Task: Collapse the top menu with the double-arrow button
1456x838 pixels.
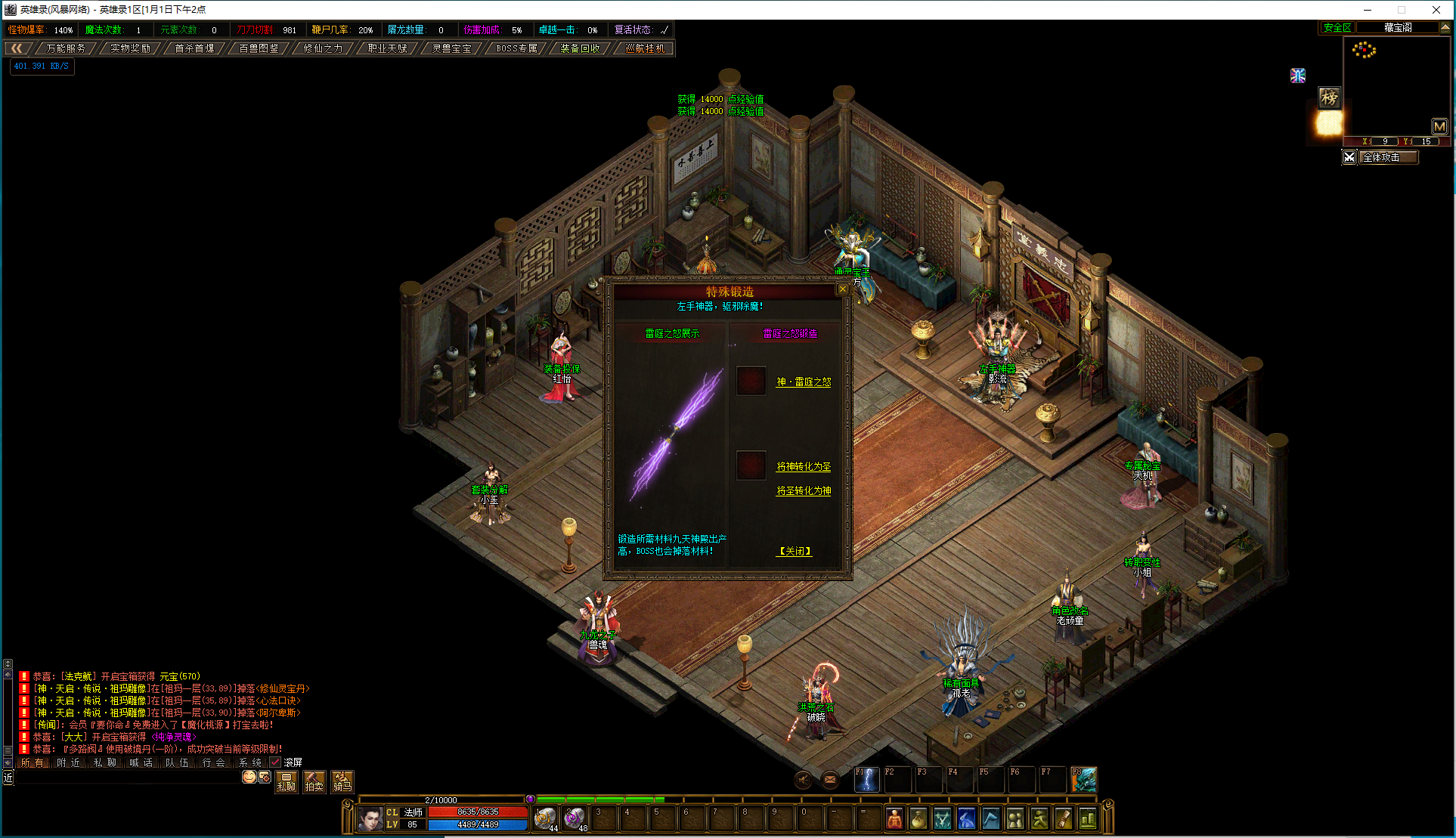Action: click(17, 48)
